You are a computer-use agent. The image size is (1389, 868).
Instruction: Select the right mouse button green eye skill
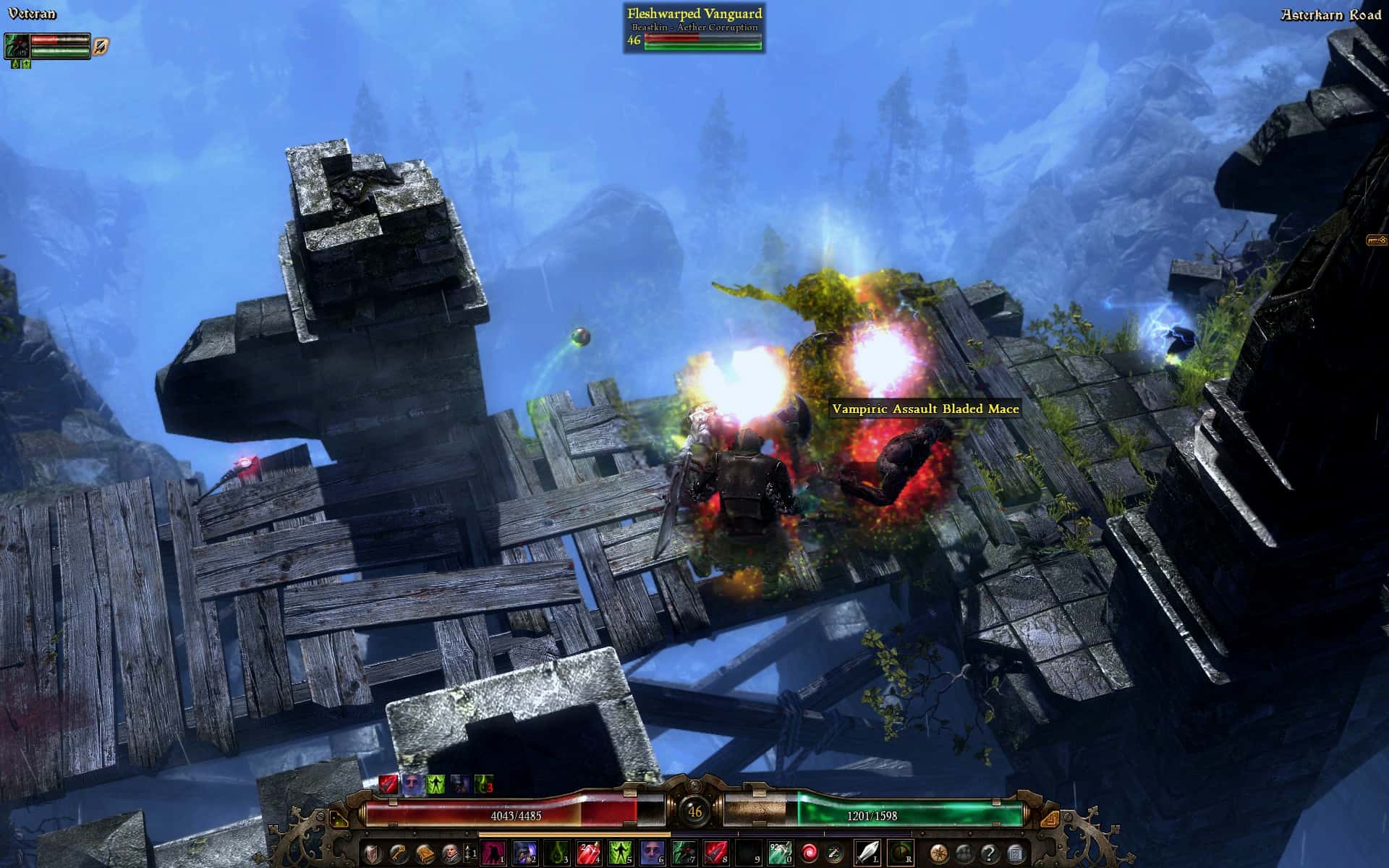(x=900, y=854)
